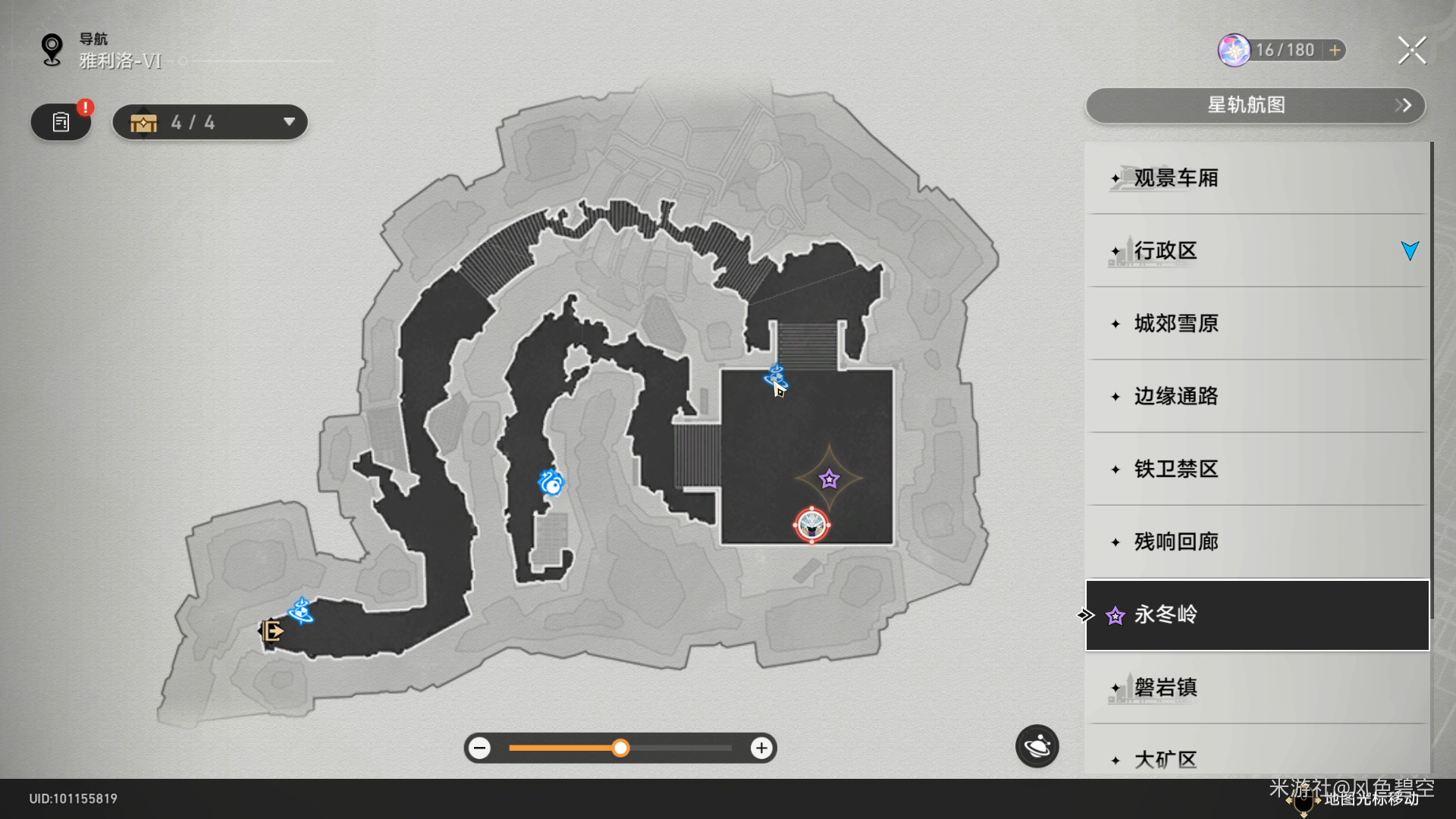Click the planet icon button

coord(1037,747)
